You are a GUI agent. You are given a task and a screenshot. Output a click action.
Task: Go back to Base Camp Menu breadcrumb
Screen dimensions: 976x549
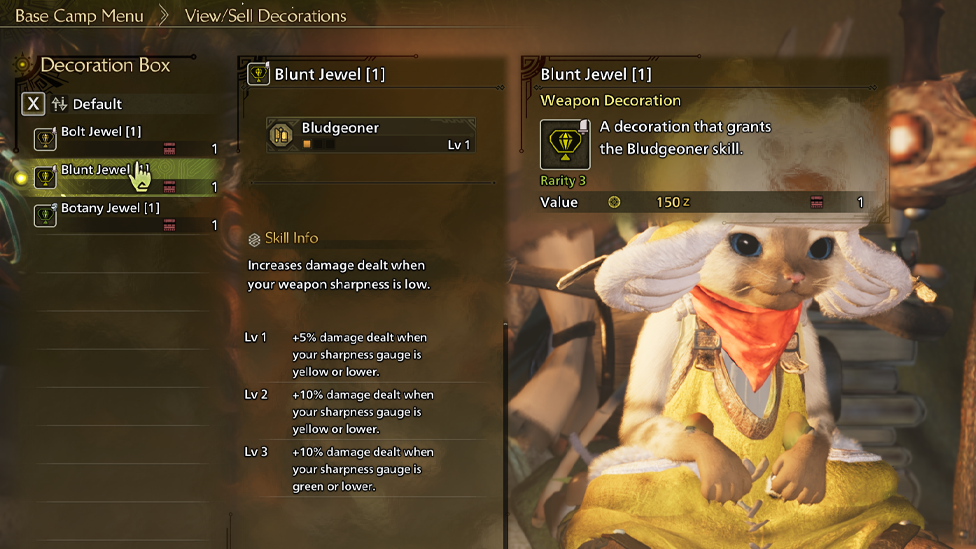79,16
